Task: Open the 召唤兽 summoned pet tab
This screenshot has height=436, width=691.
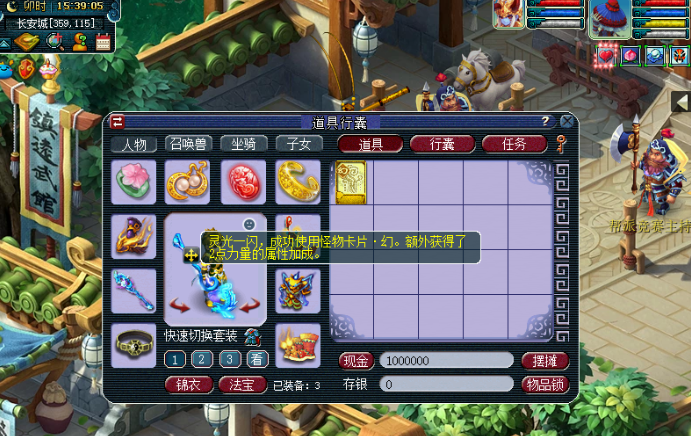Action: [x=188, y=144]
